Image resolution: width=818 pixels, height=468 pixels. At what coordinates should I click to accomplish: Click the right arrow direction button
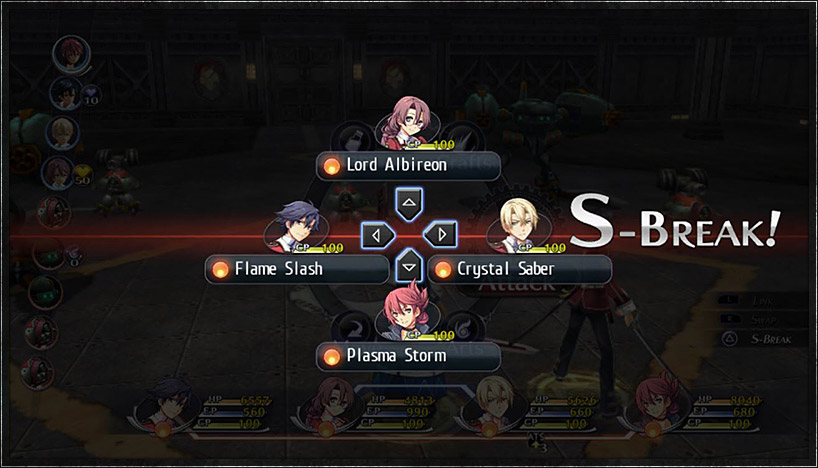(x=440, y=236)
